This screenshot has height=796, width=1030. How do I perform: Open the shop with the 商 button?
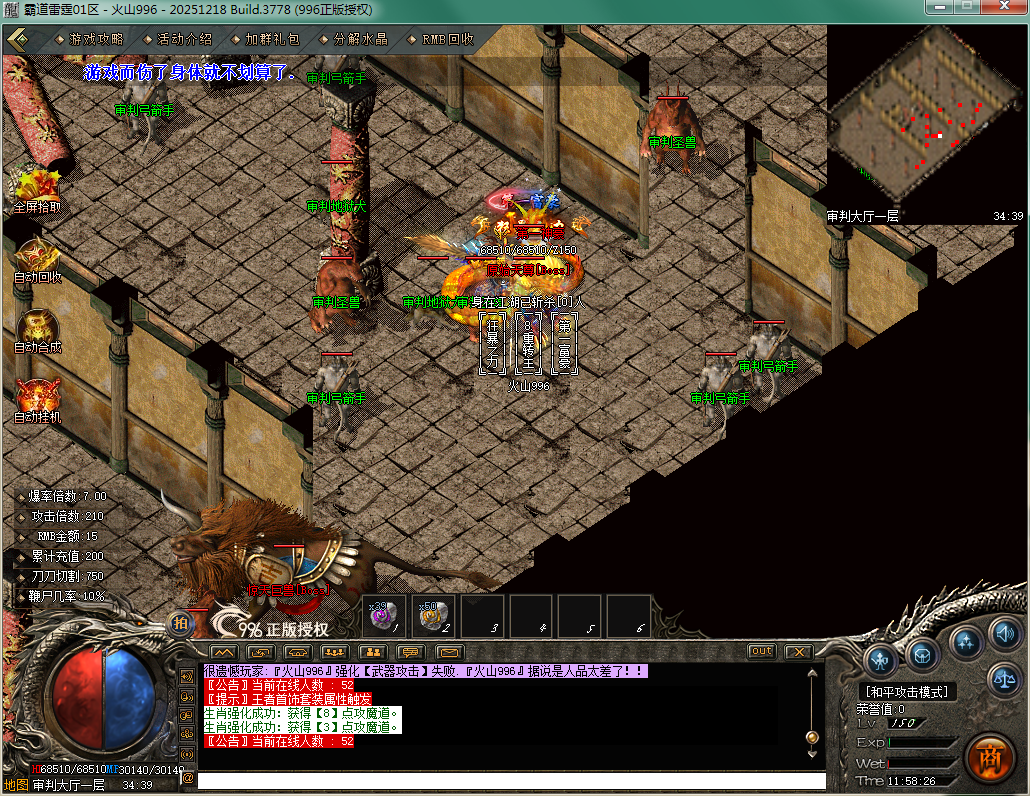(990, 757)
